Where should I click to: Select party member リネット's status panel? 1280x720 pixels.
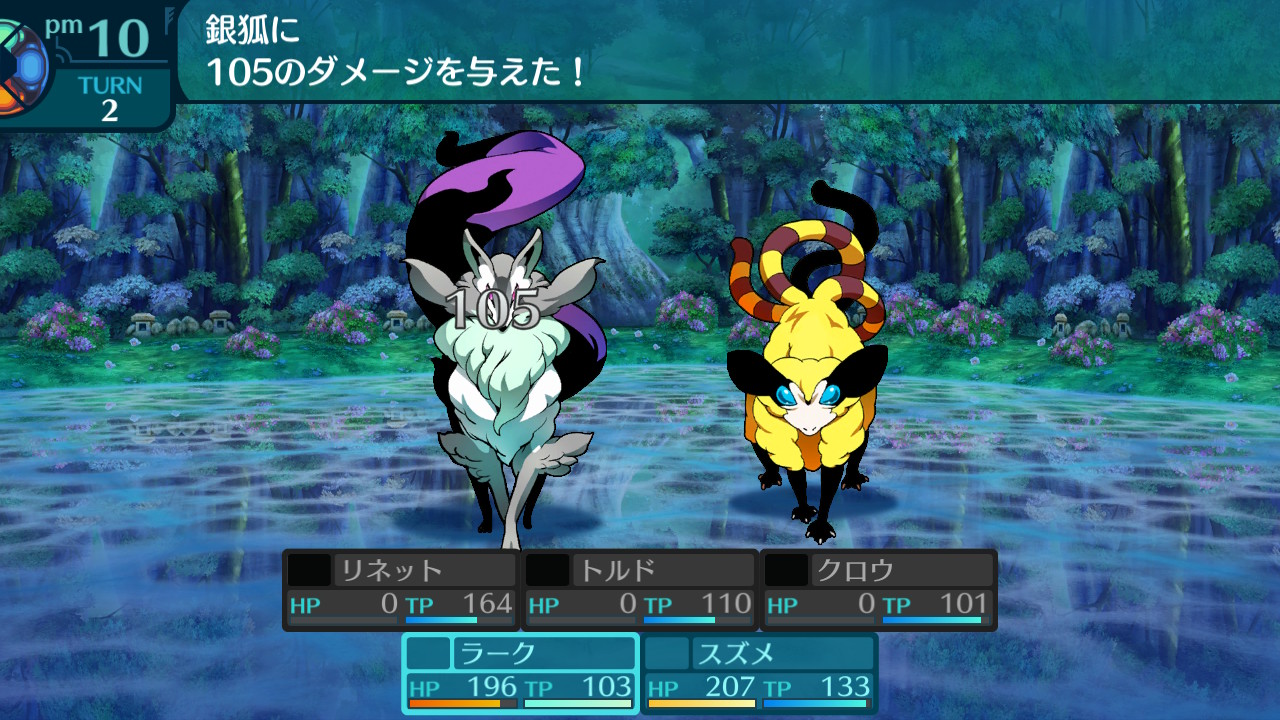400,589
